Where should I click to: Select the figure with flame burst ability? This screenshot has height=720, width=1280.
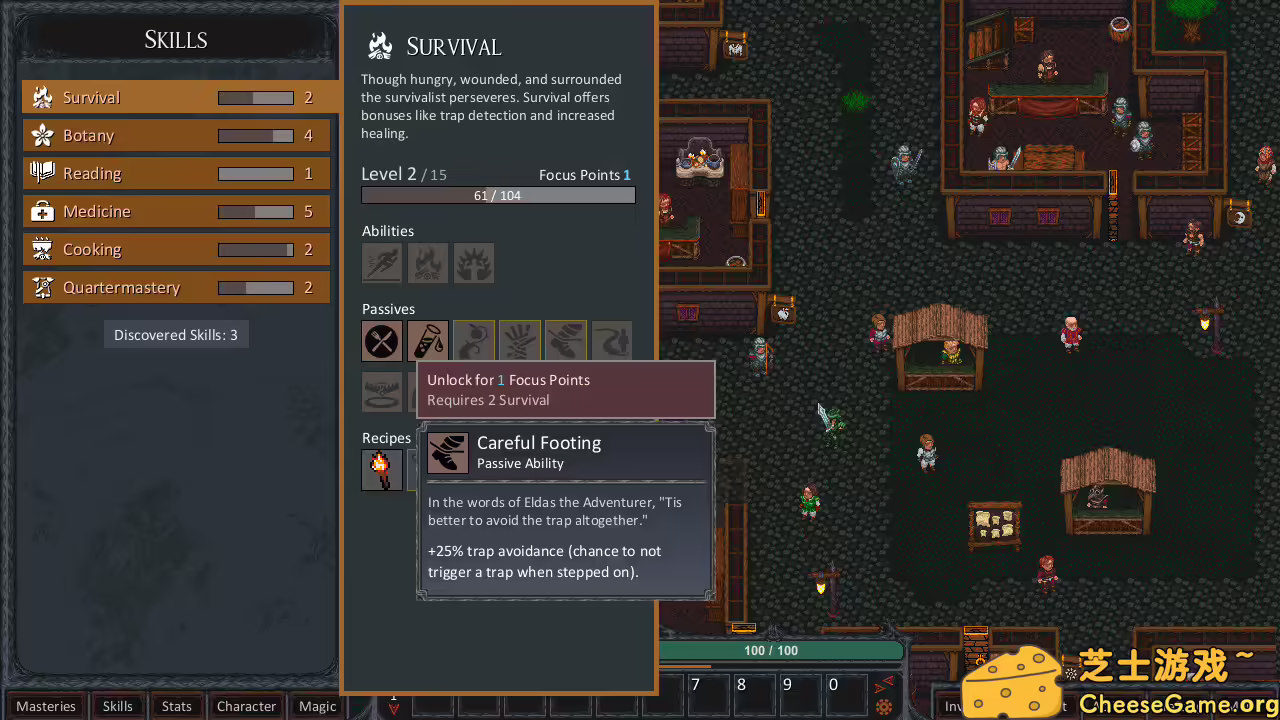pyautogui.click(x=474, y=263)
